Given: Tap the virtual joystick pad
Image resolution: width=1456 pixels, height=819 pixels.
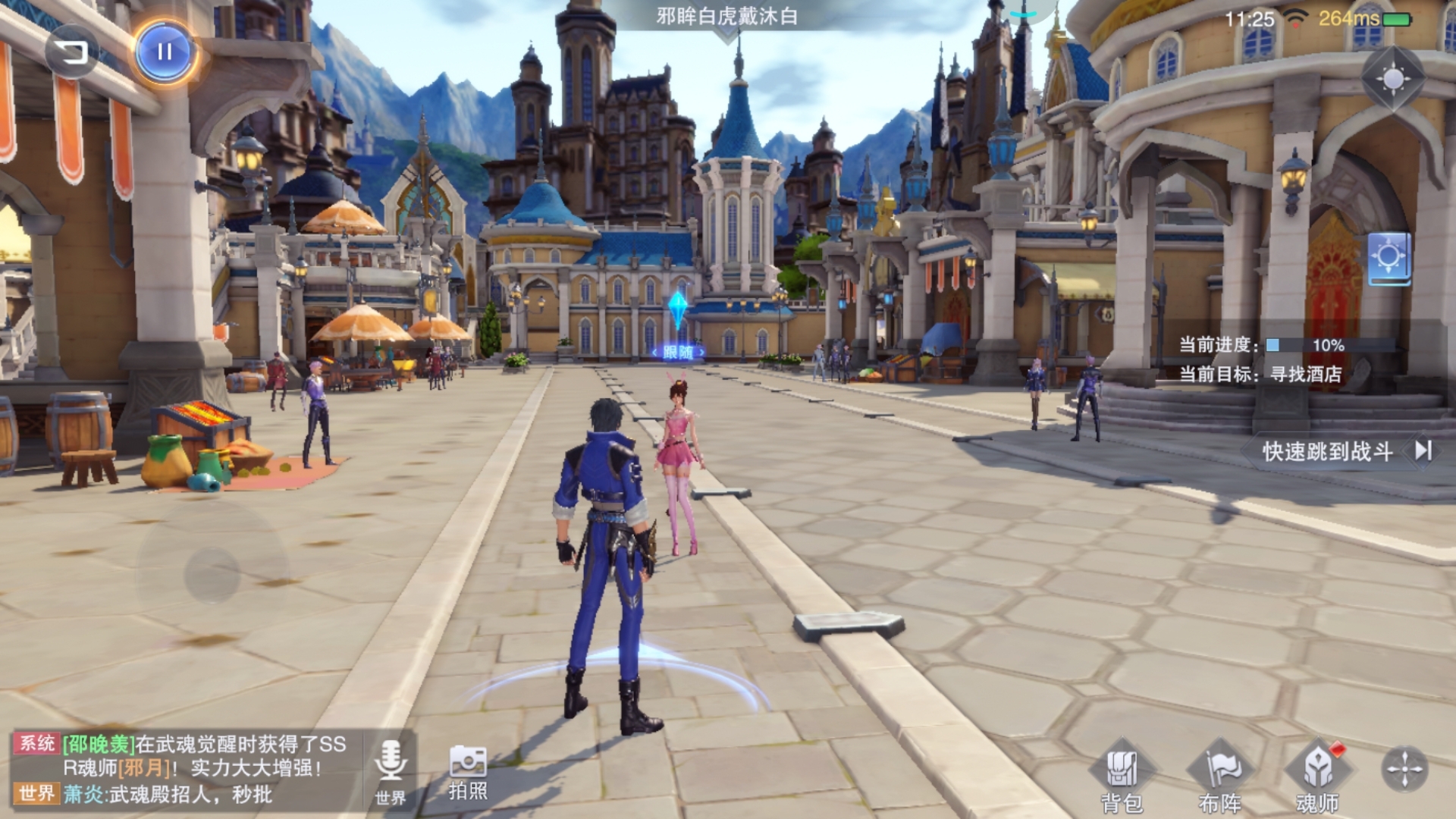Looking at the screenshot, I should tap(212, 574).
